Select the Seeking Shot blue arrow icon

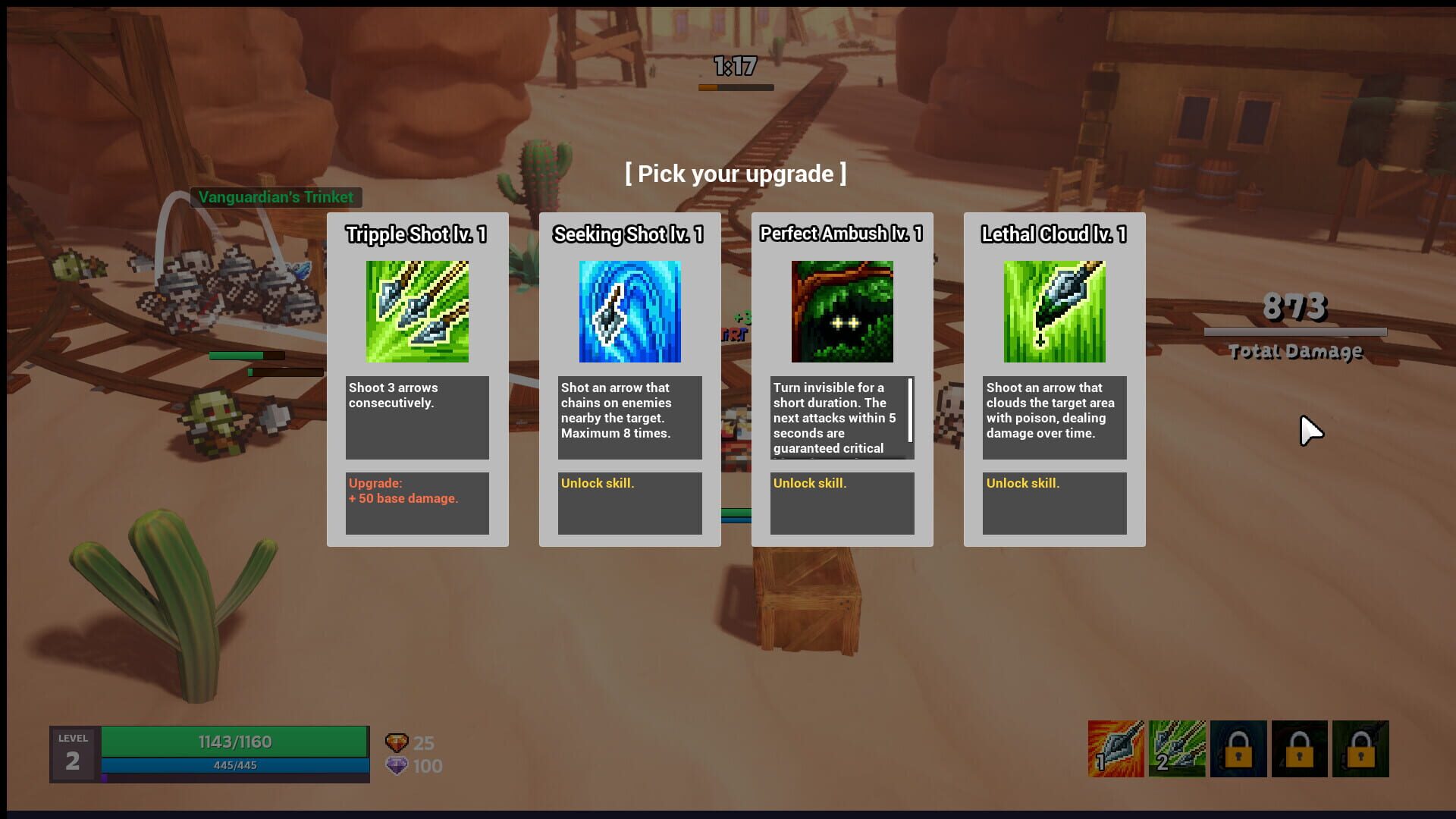629,311
